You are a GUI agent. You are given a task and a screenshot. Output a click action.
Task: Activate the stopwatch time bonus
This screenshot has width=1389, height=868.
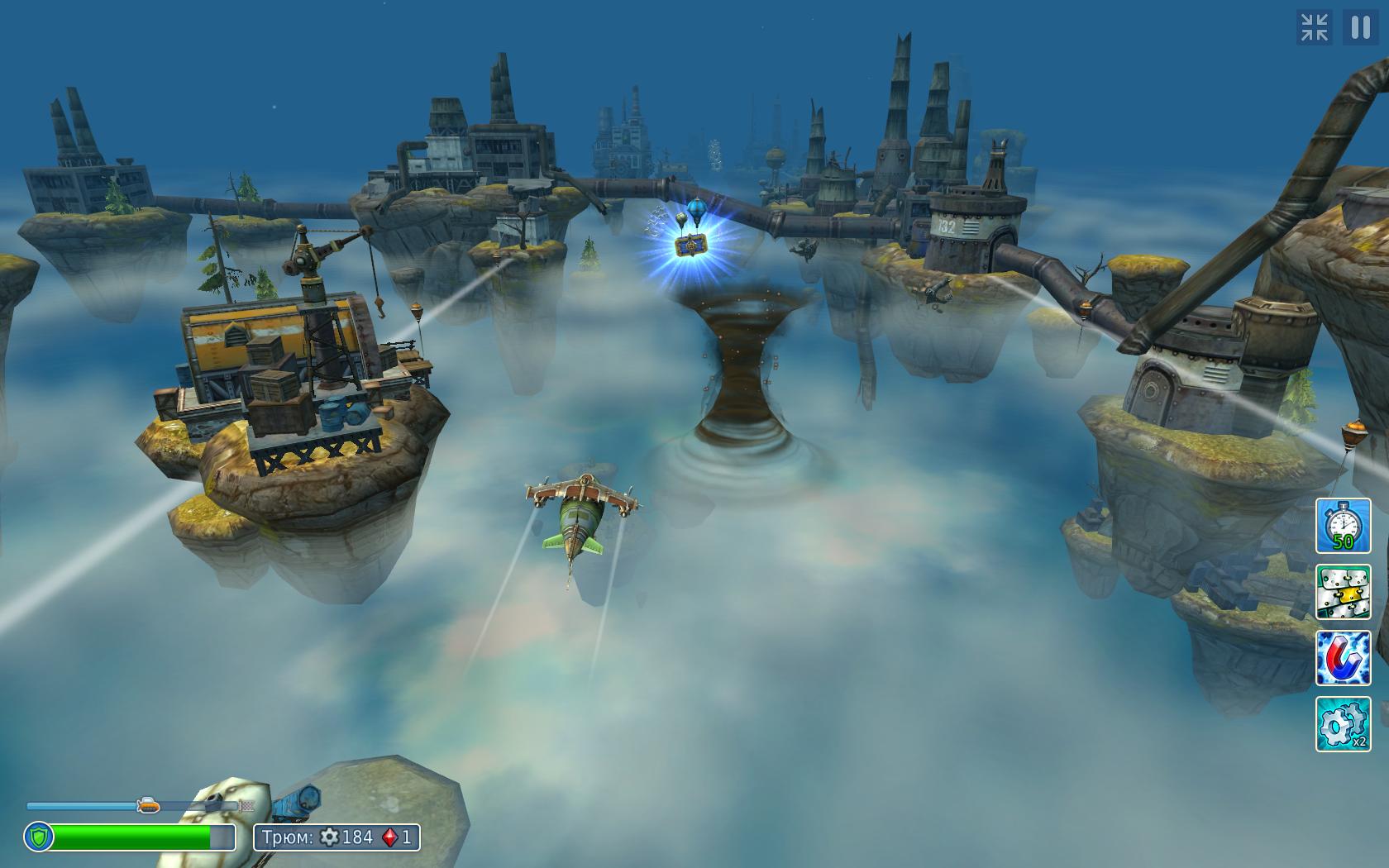1343,526
